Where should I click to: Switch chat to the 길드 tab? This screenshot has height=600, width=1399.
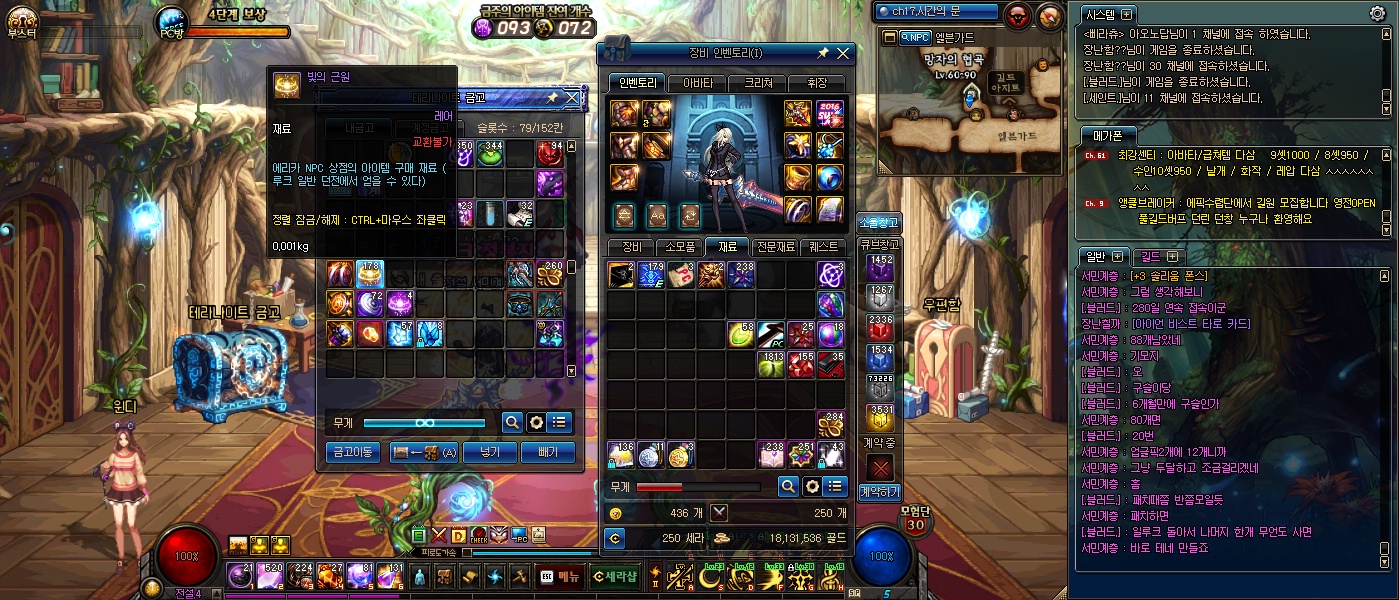[x=1157, y=256]
